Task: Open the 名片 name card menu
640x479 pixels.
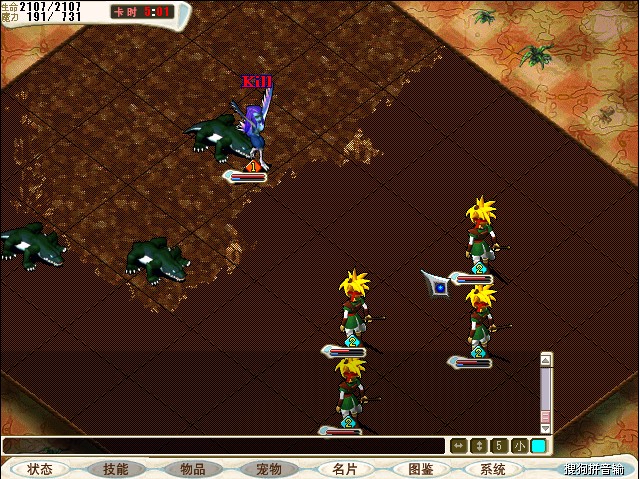Action: (344, 468)
